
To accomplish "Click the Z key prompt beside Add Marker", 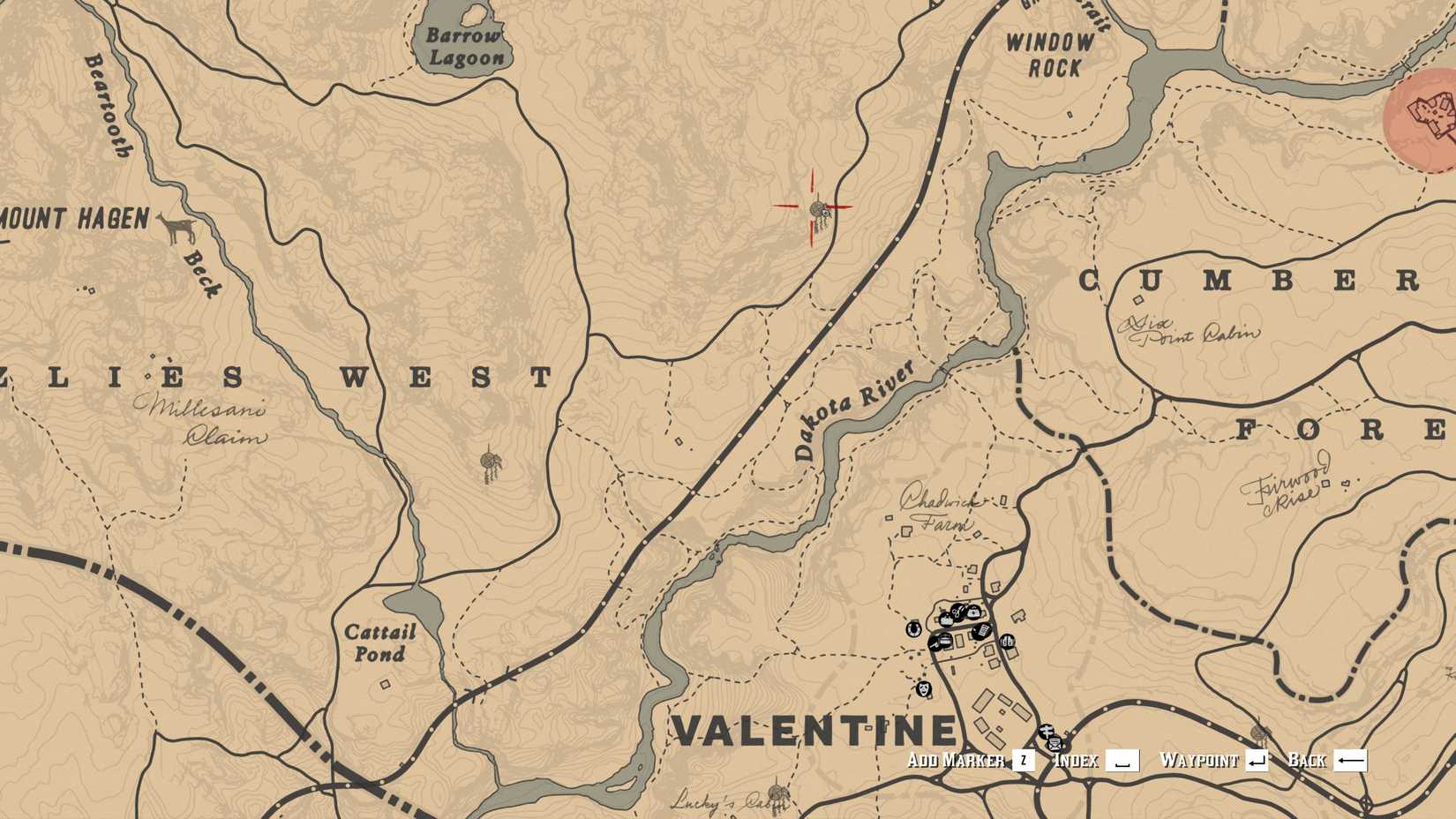I will coord(1024,759).
